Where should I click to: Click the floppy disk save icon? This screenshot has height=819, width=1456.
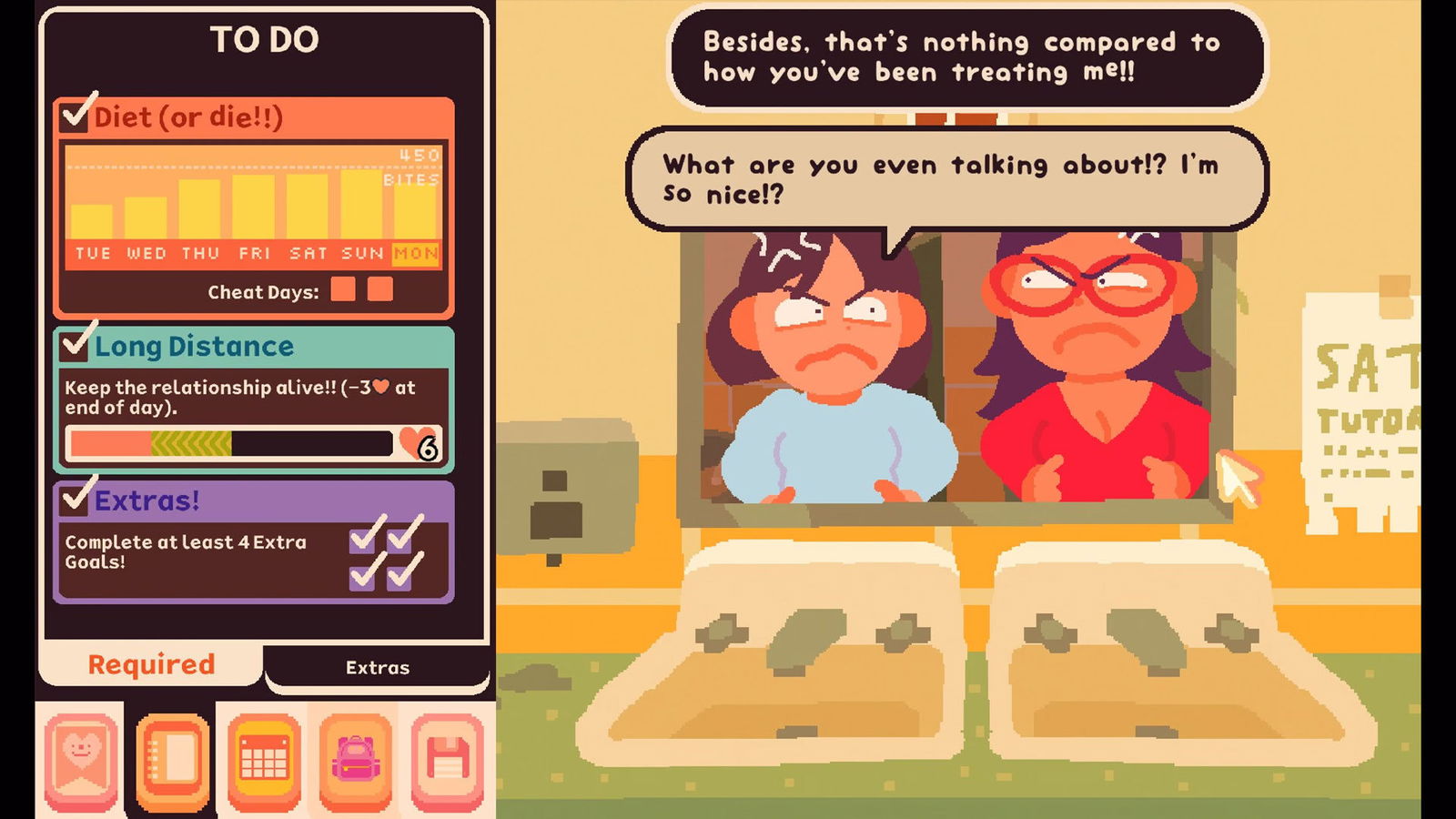coord(447,762)
